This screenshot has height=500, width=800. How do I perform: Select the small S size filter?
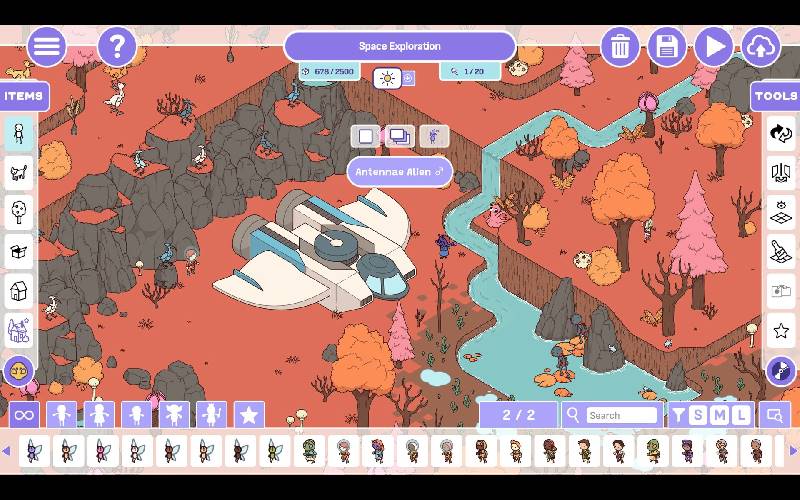(698, 415)
